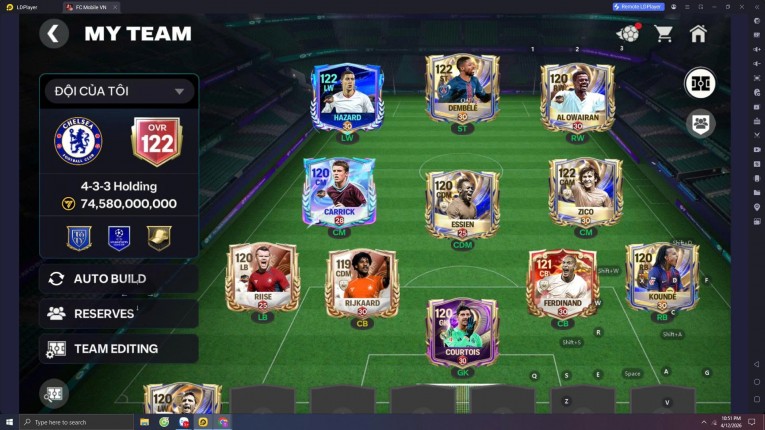Select the Rijkaard centre back card
Image resolution: width=765 pixels, height=430 pixels.
[x=362, y=284]
